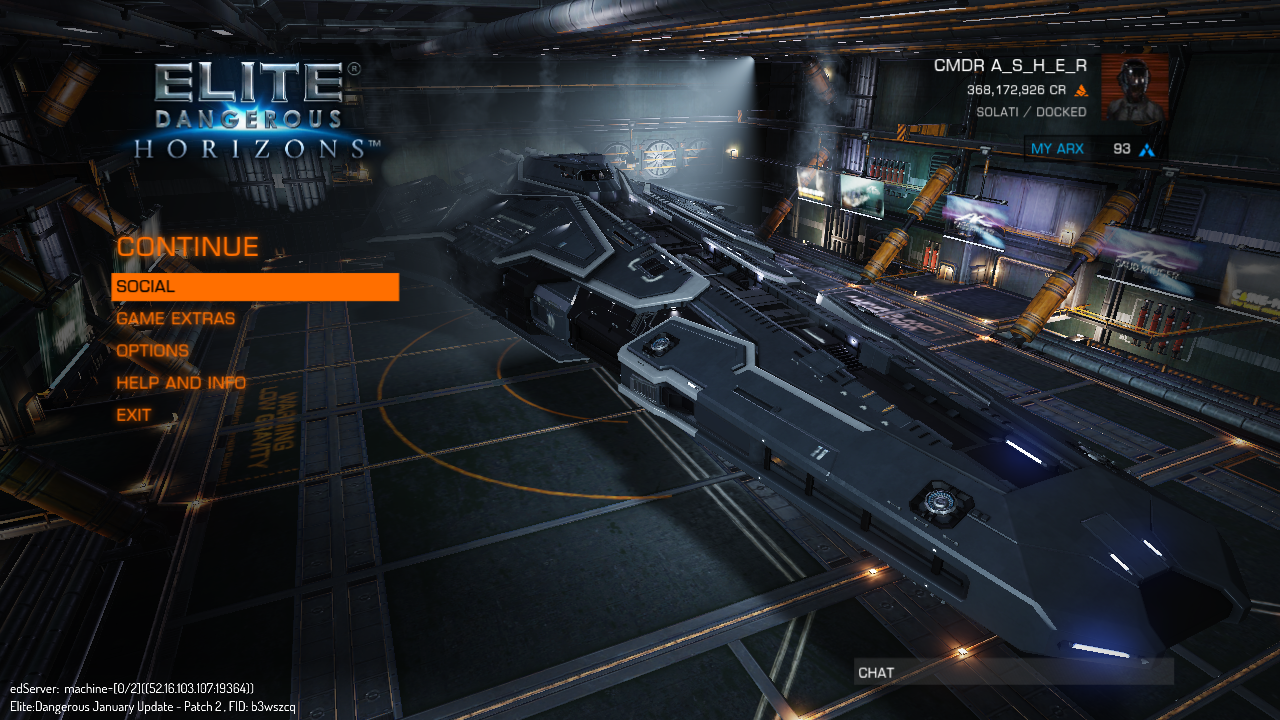Select Continue to resume the game
The image size is (1280, 720).
[x=187, y=247]
